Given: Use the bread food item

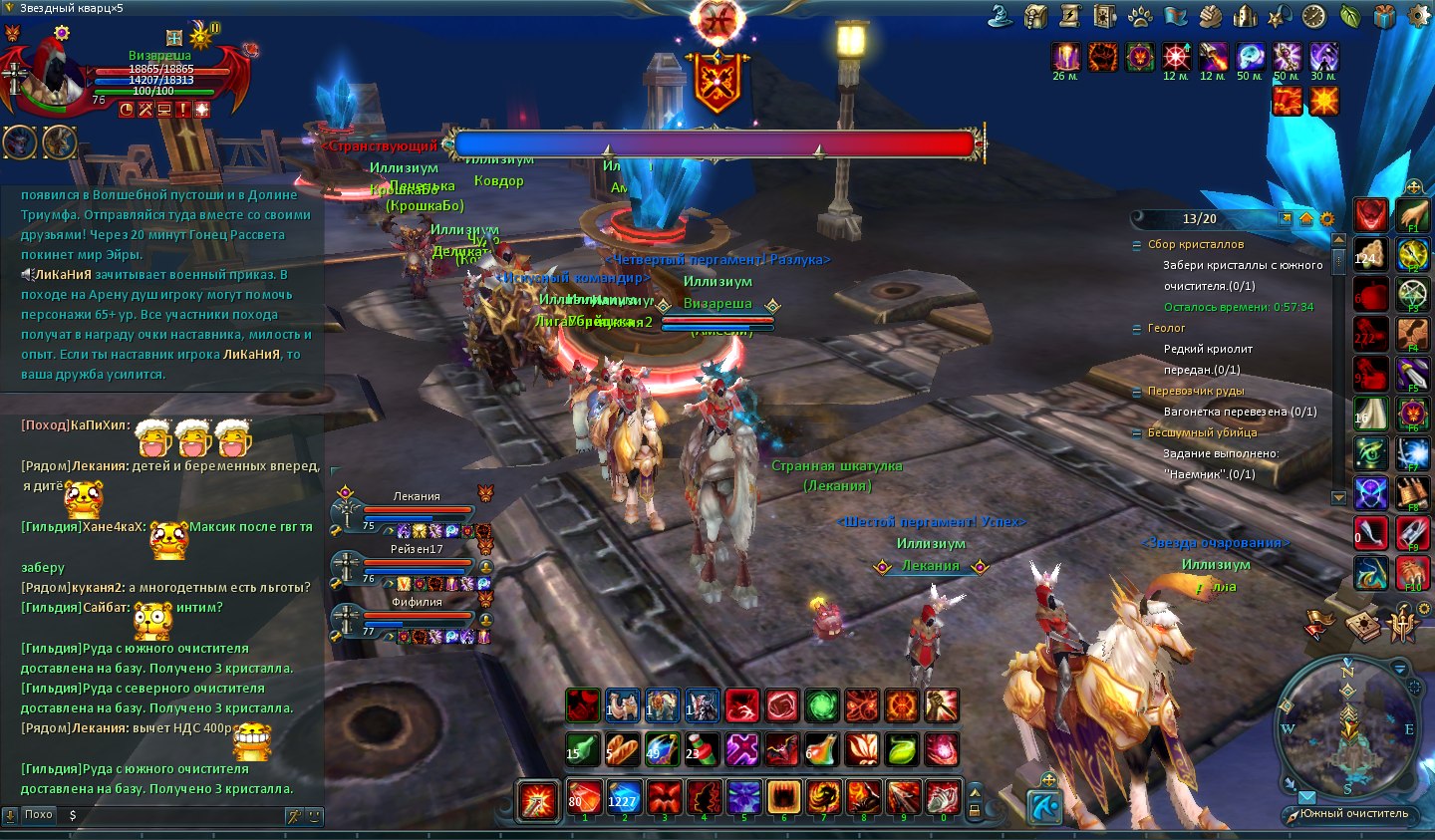Looking at the screenshot, I should coord(623,748).
